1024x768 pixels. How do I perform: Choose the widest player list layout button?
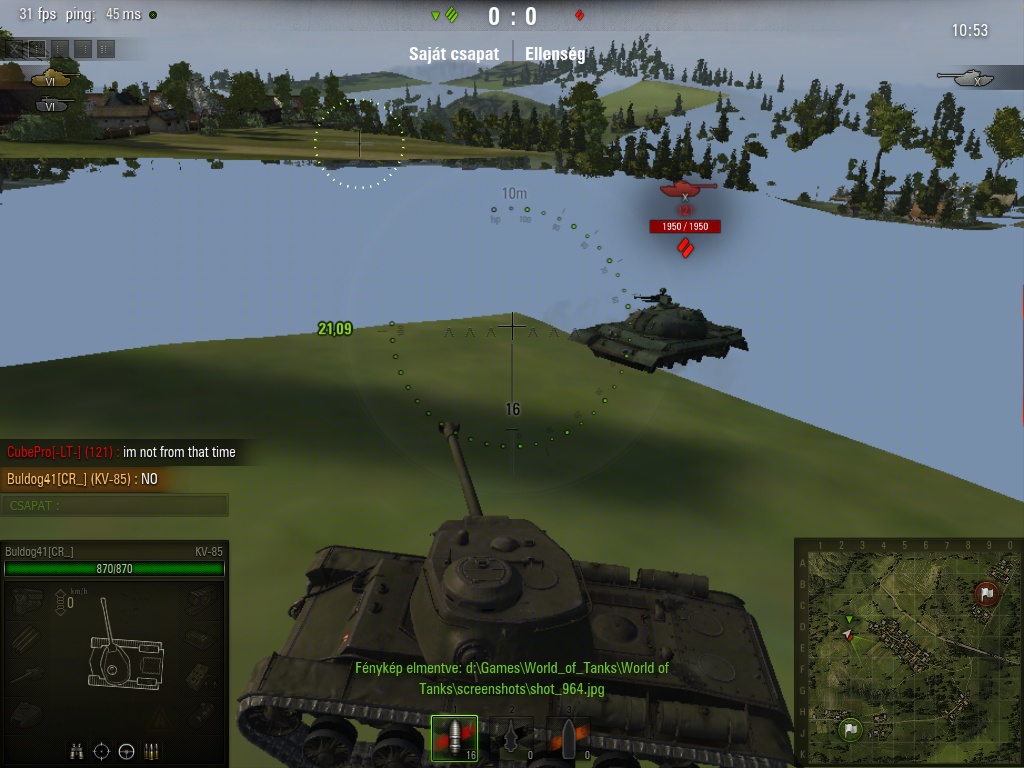(x=106, y=48)
